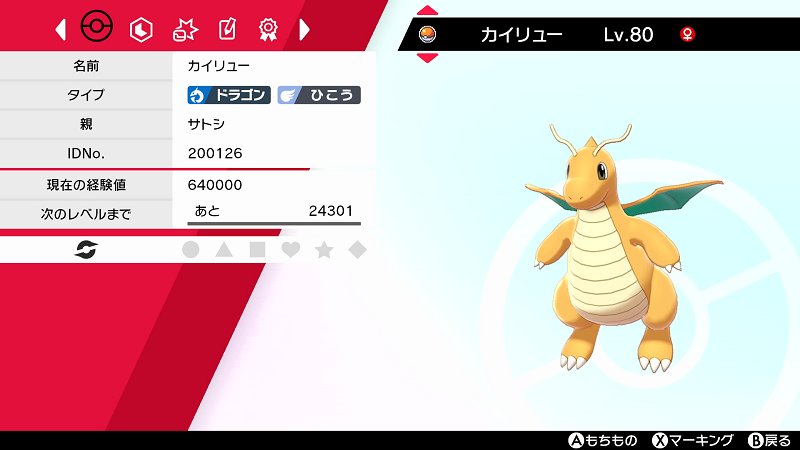This screenshot has height=450, width=800.
Task: Switch to the trainer memo tab
Action: tap(226, 29)
